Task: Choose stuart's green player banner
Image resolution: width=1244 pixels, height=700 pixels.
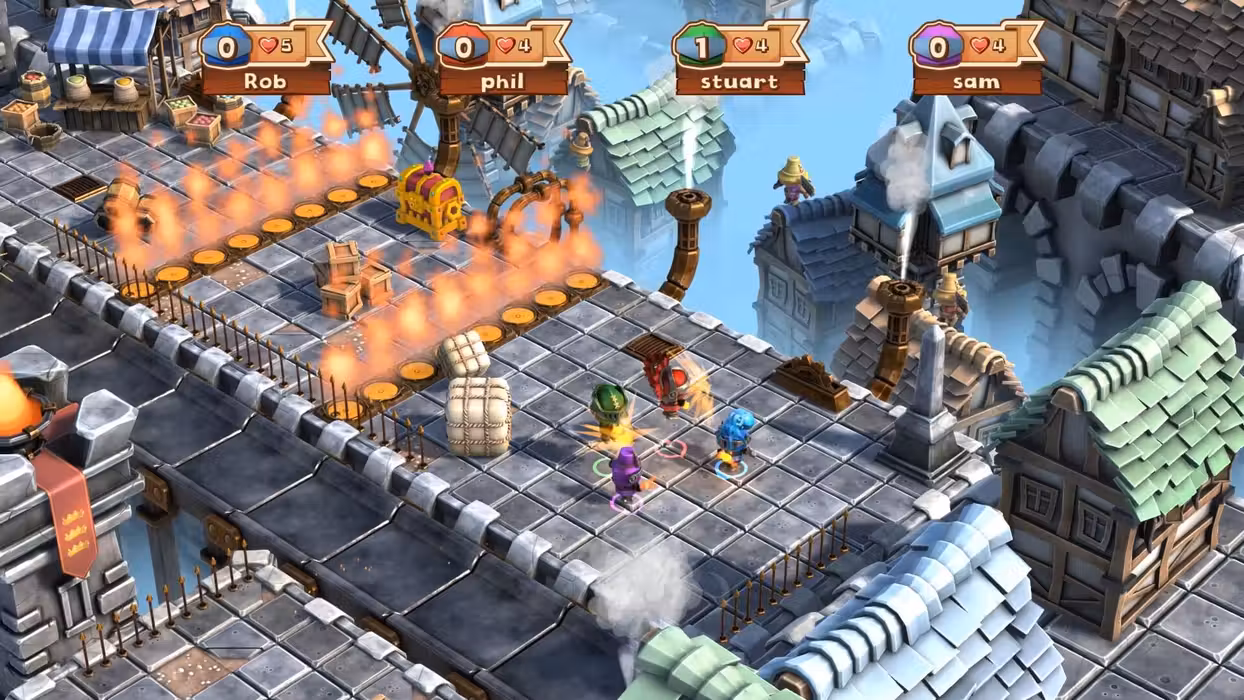Action: [740, 59]
